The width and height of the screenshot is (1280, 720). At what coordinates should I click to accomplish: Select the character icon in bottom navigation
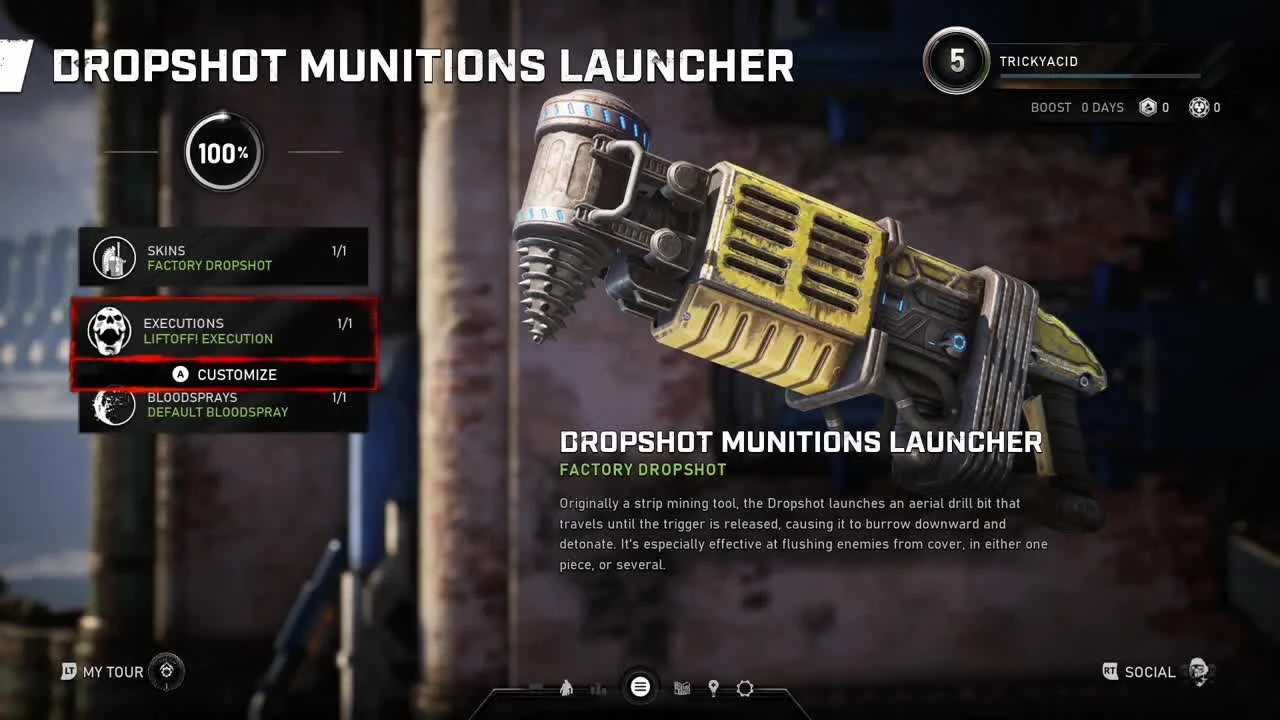click(x=565, y=687)
